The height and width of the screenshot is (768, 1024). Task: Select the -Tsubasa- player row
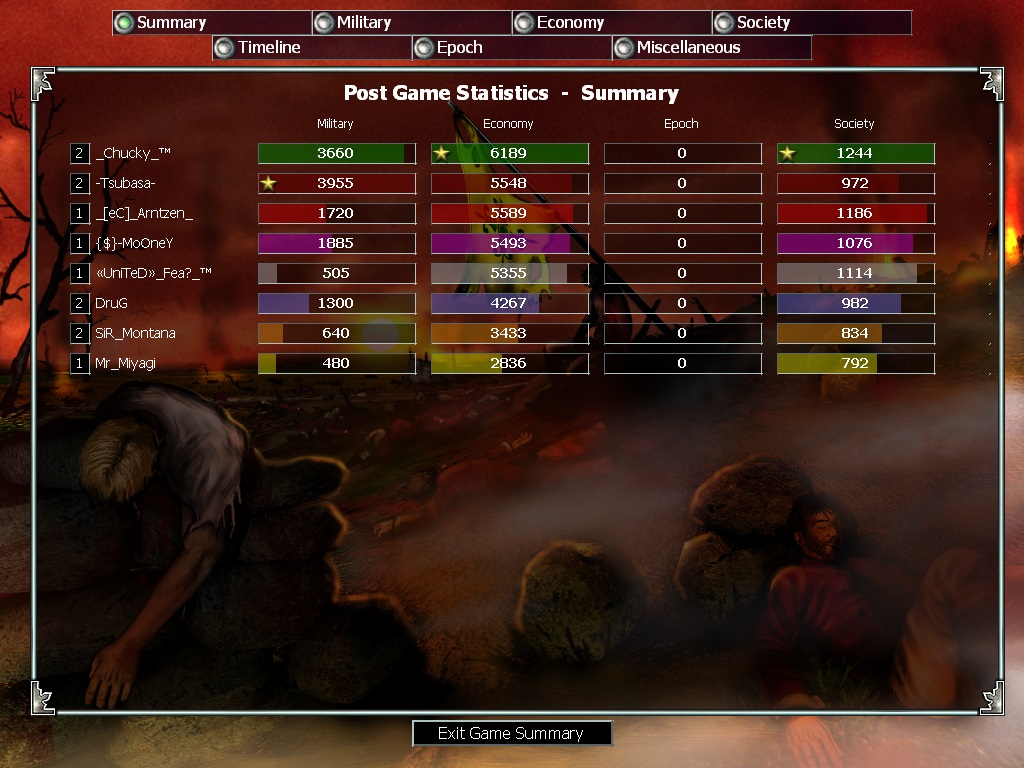[x=125, y=183]
